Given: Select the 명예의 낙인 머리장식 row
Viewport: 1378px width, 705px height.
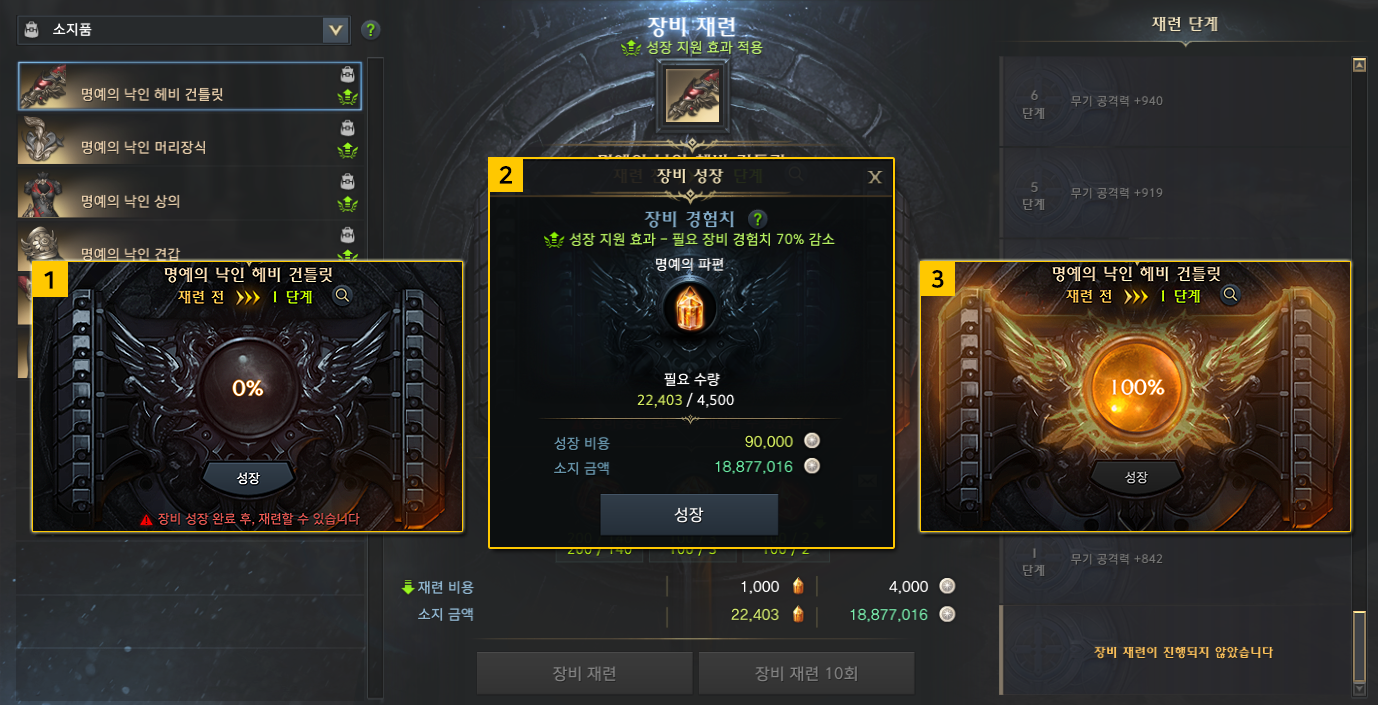Looking at the screenshot, I should 190,141.
